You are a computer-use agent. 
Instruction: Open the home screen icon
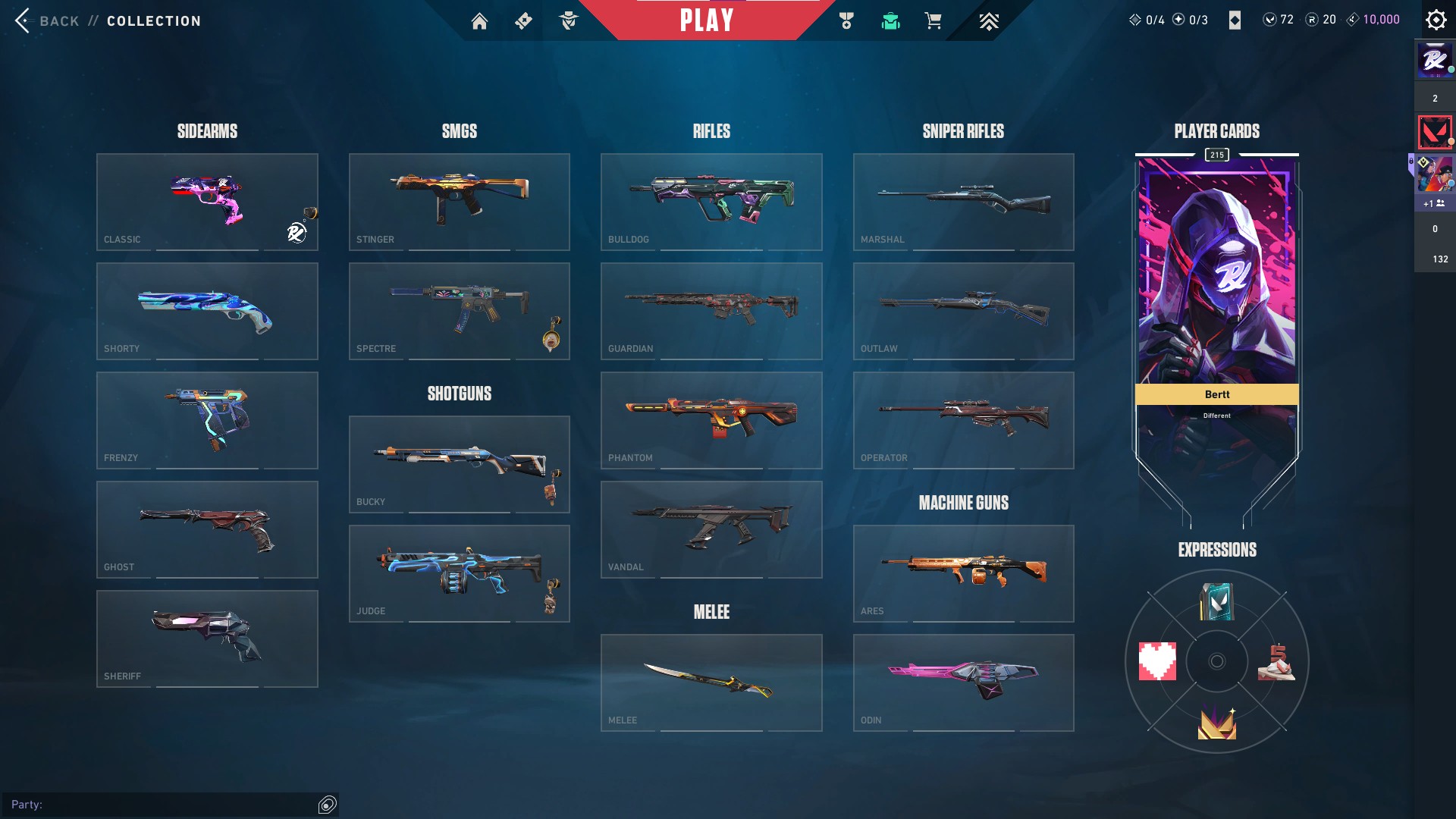pyautogui.click(x=479, y=21)
